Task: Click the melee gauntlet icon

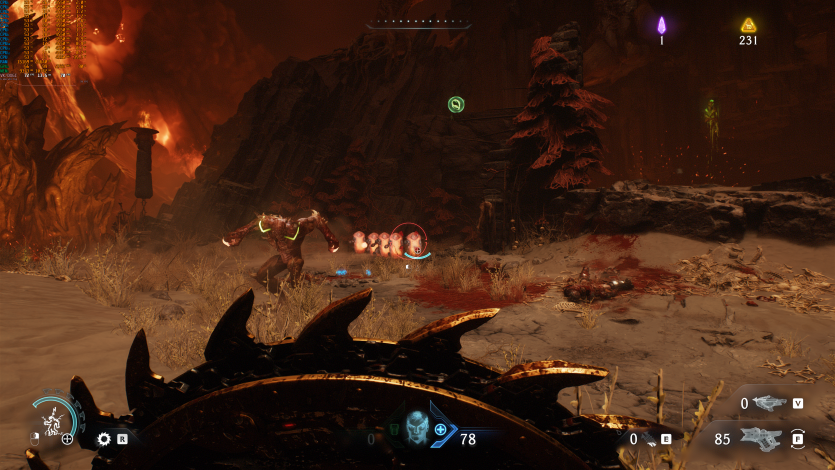Action: 647,438
